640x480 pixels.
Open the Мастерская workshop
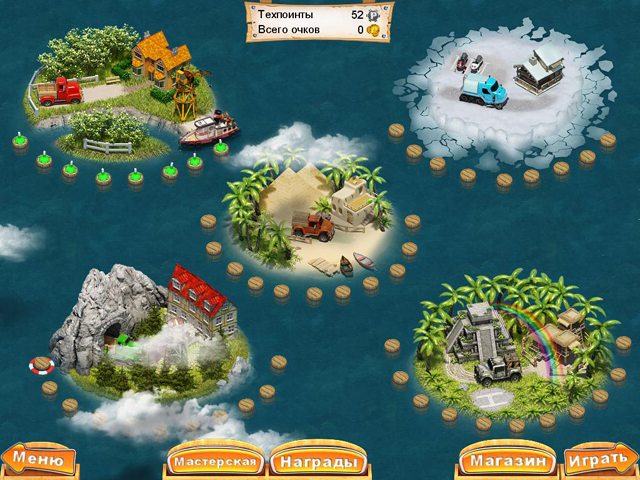pos(217,463)
